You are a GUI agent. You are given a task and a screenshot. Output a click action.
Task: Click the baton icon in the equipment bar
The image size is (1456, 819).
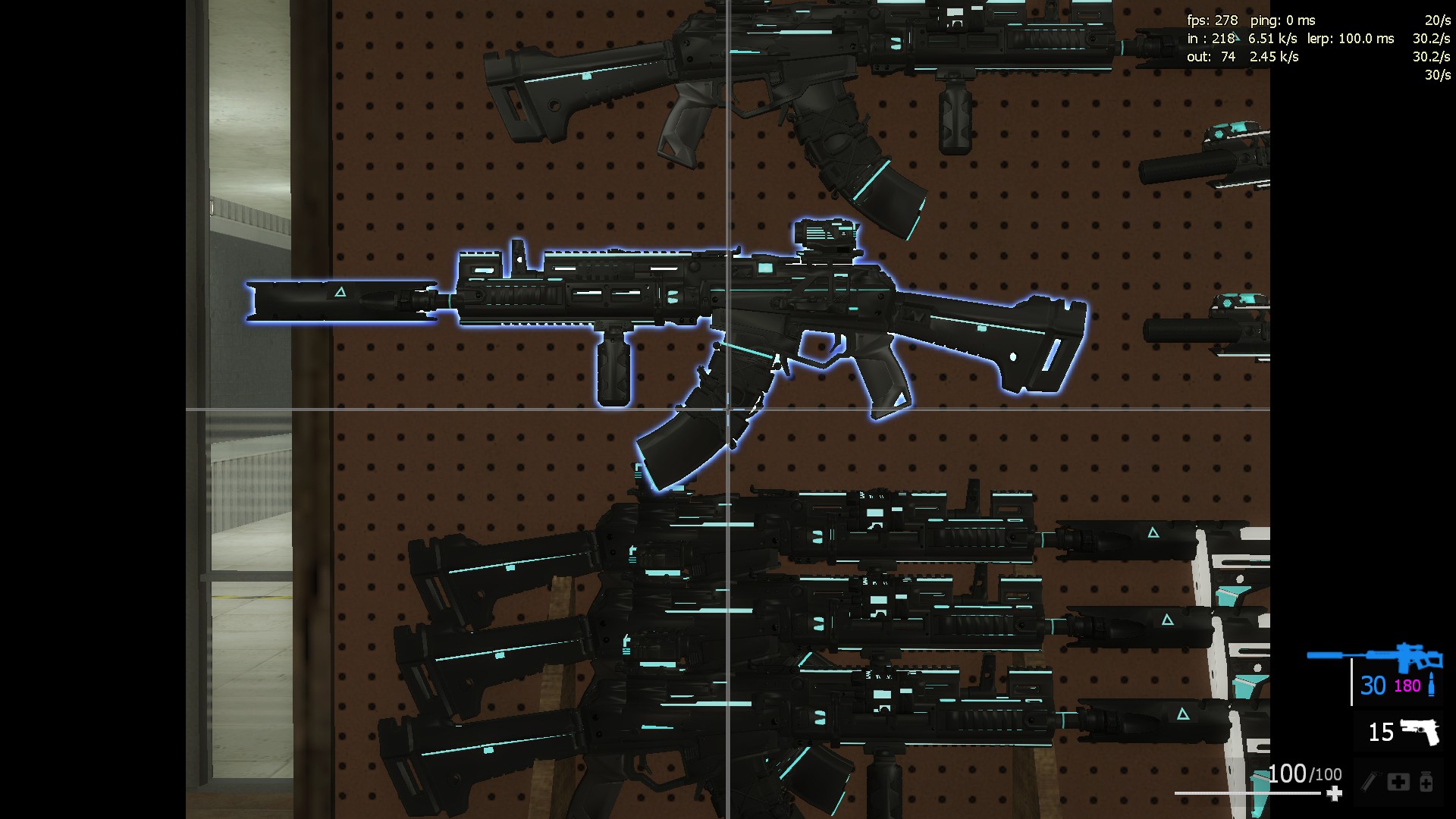tap(1371, 782)
